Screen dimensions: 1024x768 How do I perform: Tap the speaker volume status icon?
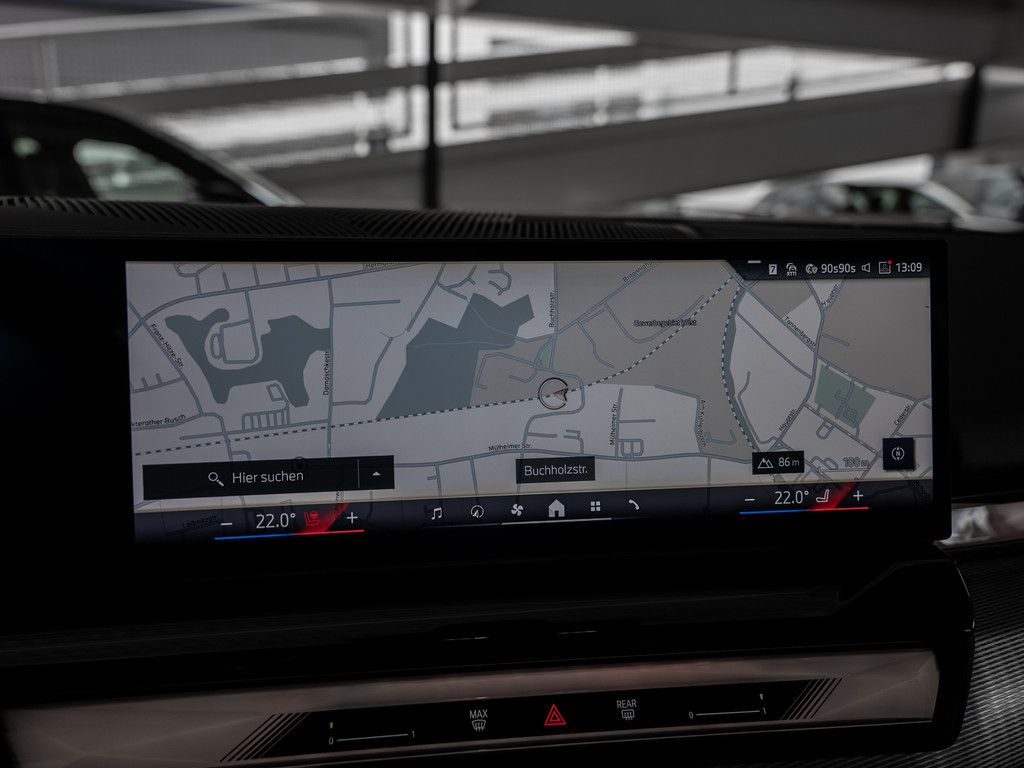(866, 268)
